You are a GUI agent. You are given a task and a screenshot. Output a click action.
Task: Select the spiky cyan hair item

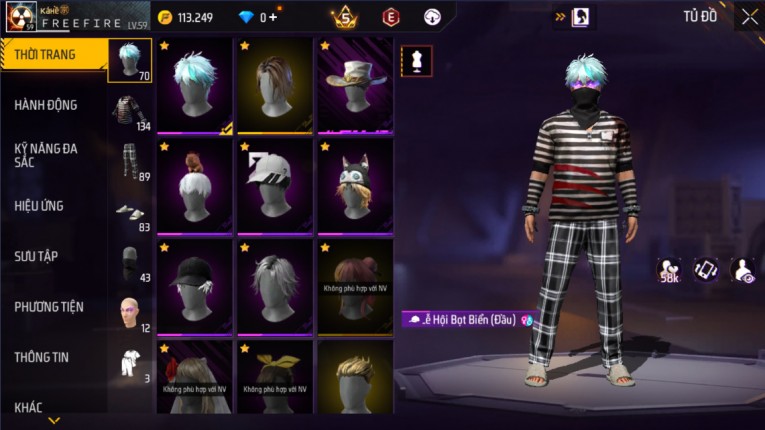point(195,86)
